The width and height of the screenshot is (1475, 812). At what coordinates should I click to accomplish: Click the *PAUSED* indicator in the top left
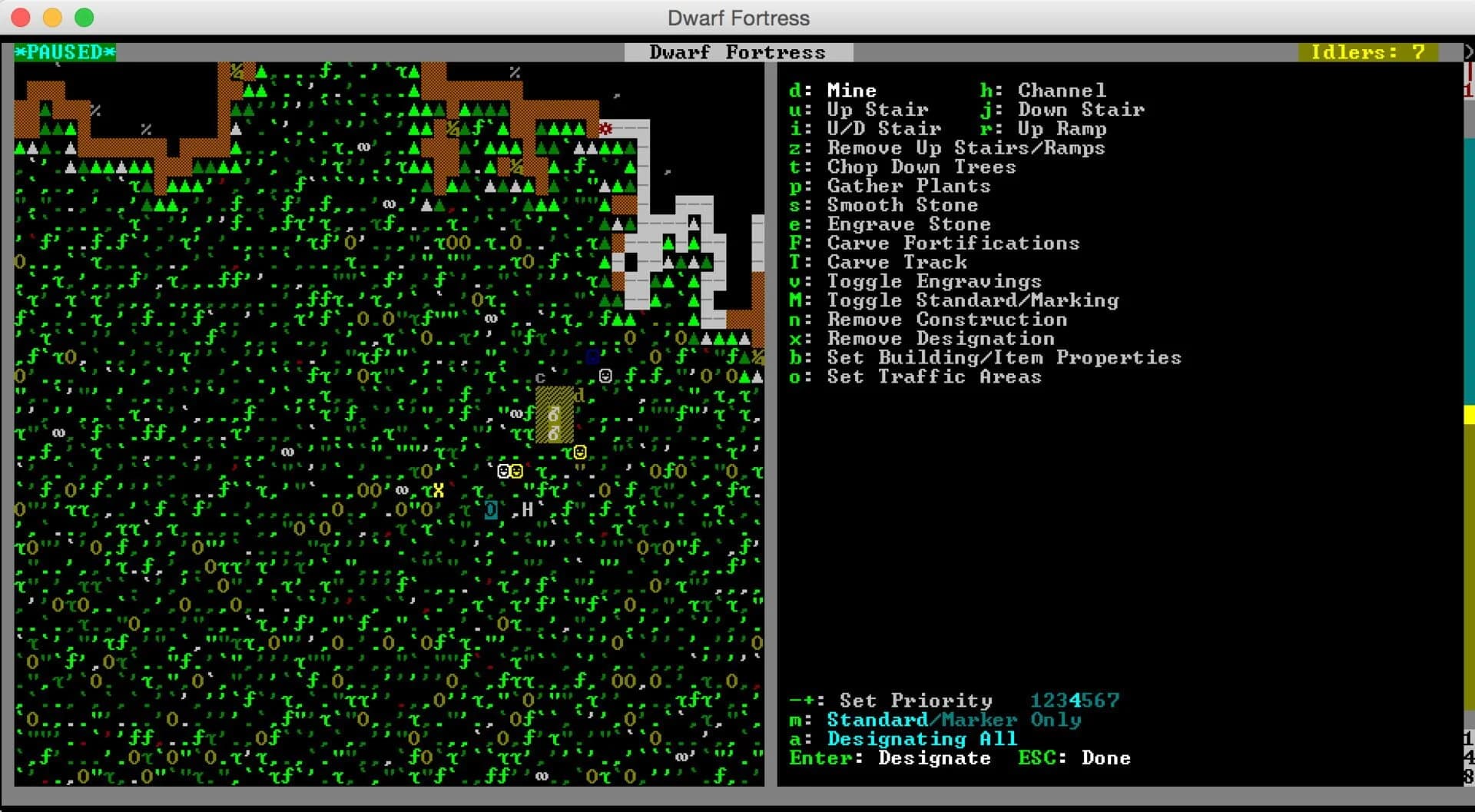click(64, 52)
